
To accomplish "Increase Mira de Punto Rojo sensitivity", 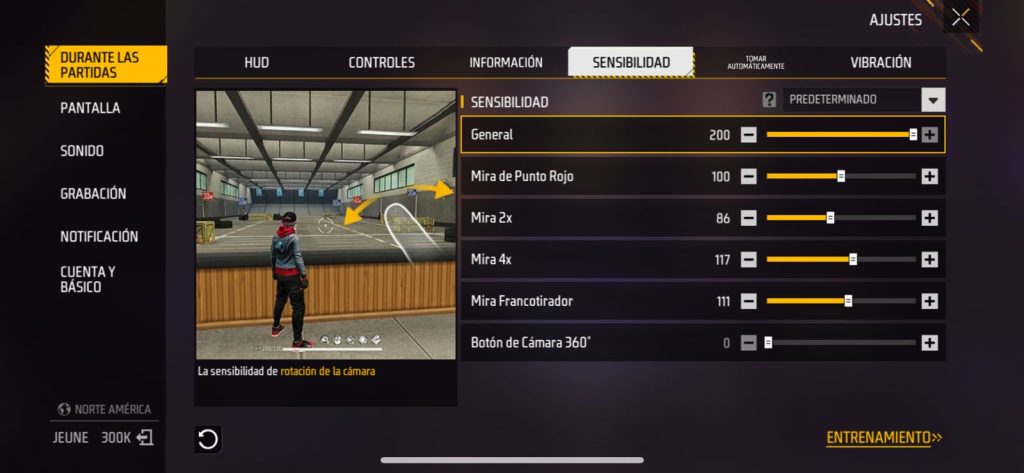I will click(x=929, y=176).
